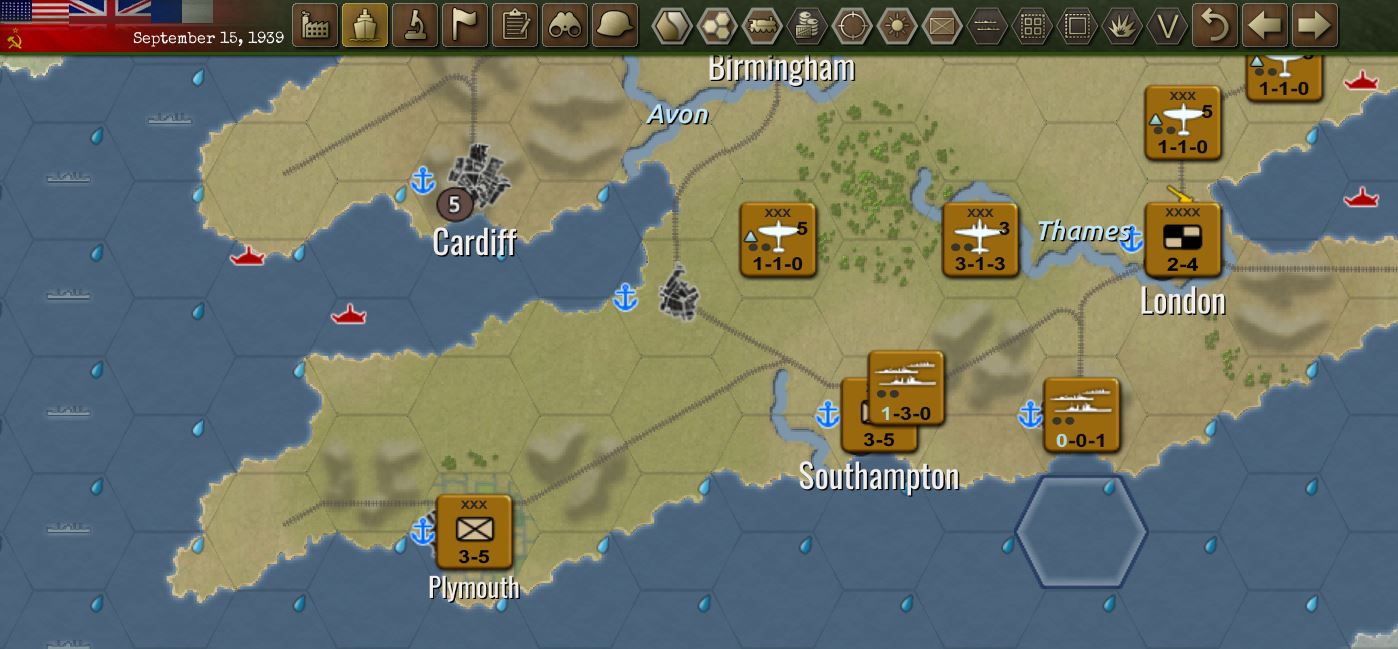
Task: Click the army helmet toolbar button
Action: tap(615, 25)
